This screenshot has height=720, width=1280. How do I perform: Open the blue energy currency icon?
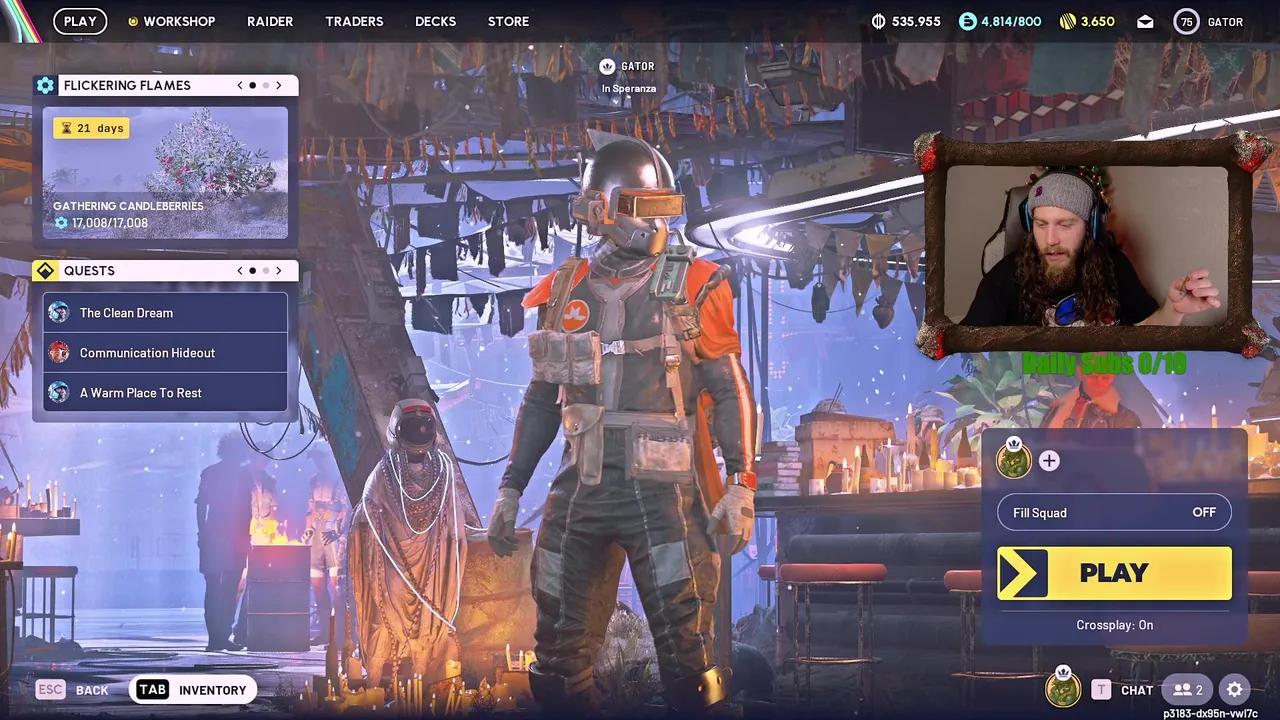pos(966,21)
